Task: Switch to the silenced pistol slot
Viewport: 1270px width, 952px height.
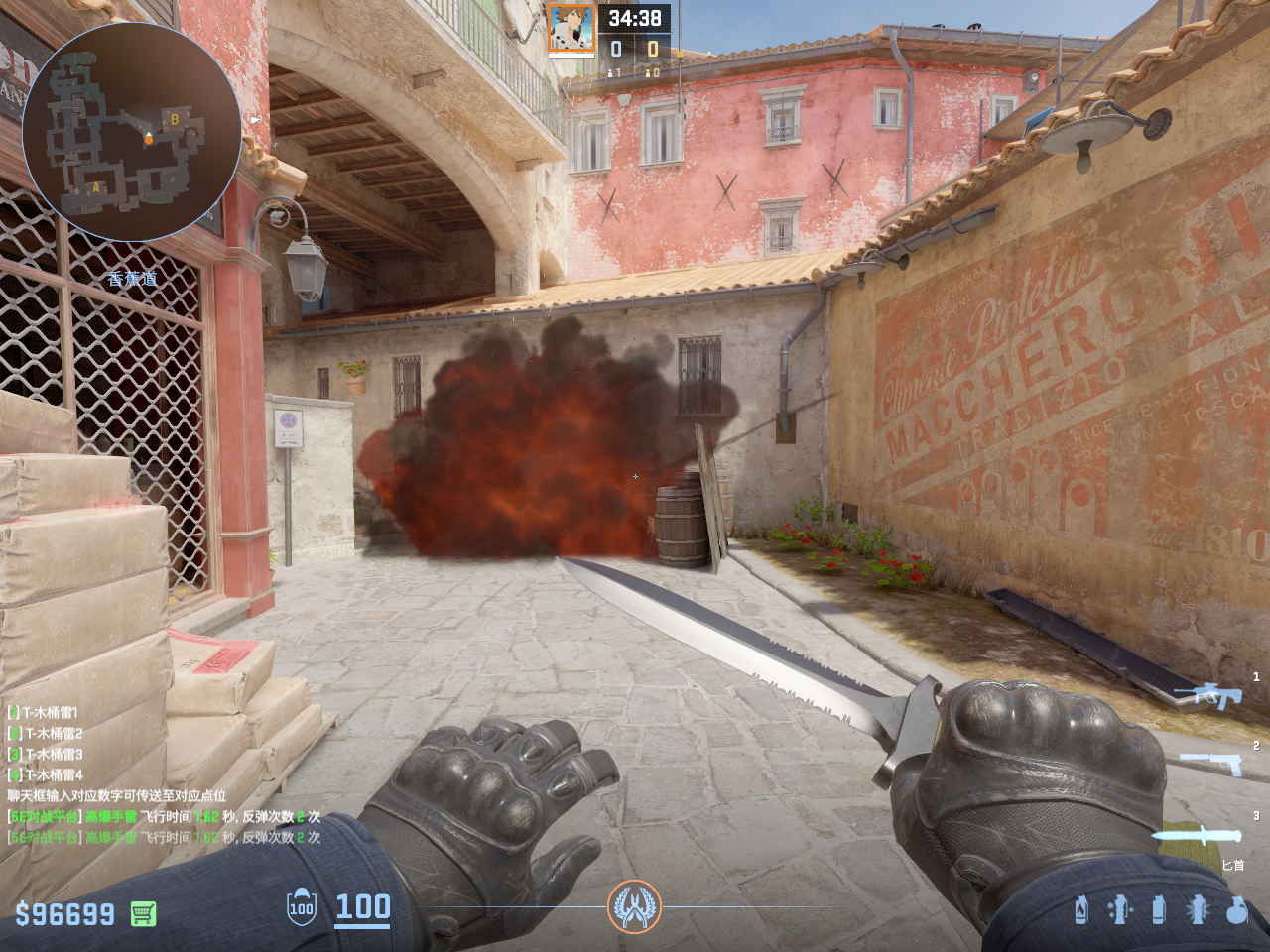Action: pos(1210,763)
